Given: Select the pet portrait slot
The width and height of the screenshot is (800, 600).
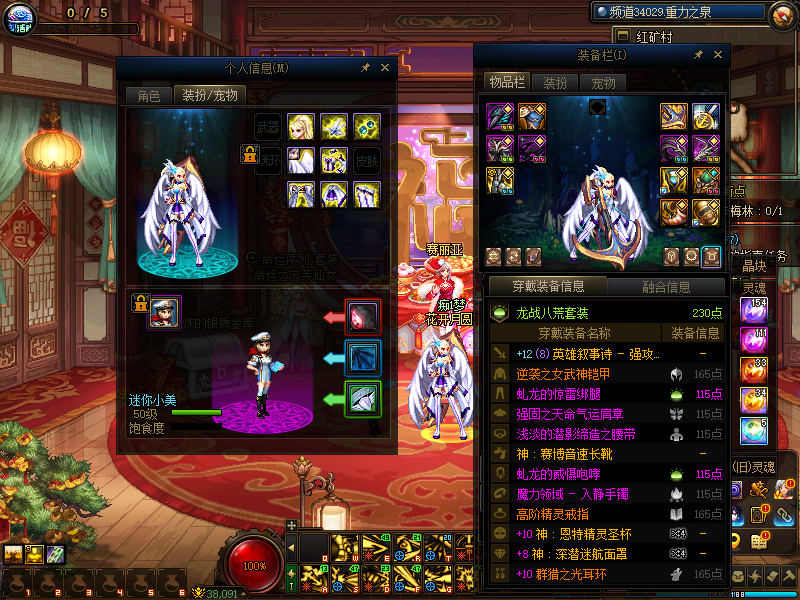Looking at the screenshot, I should (x=164, y=311).
